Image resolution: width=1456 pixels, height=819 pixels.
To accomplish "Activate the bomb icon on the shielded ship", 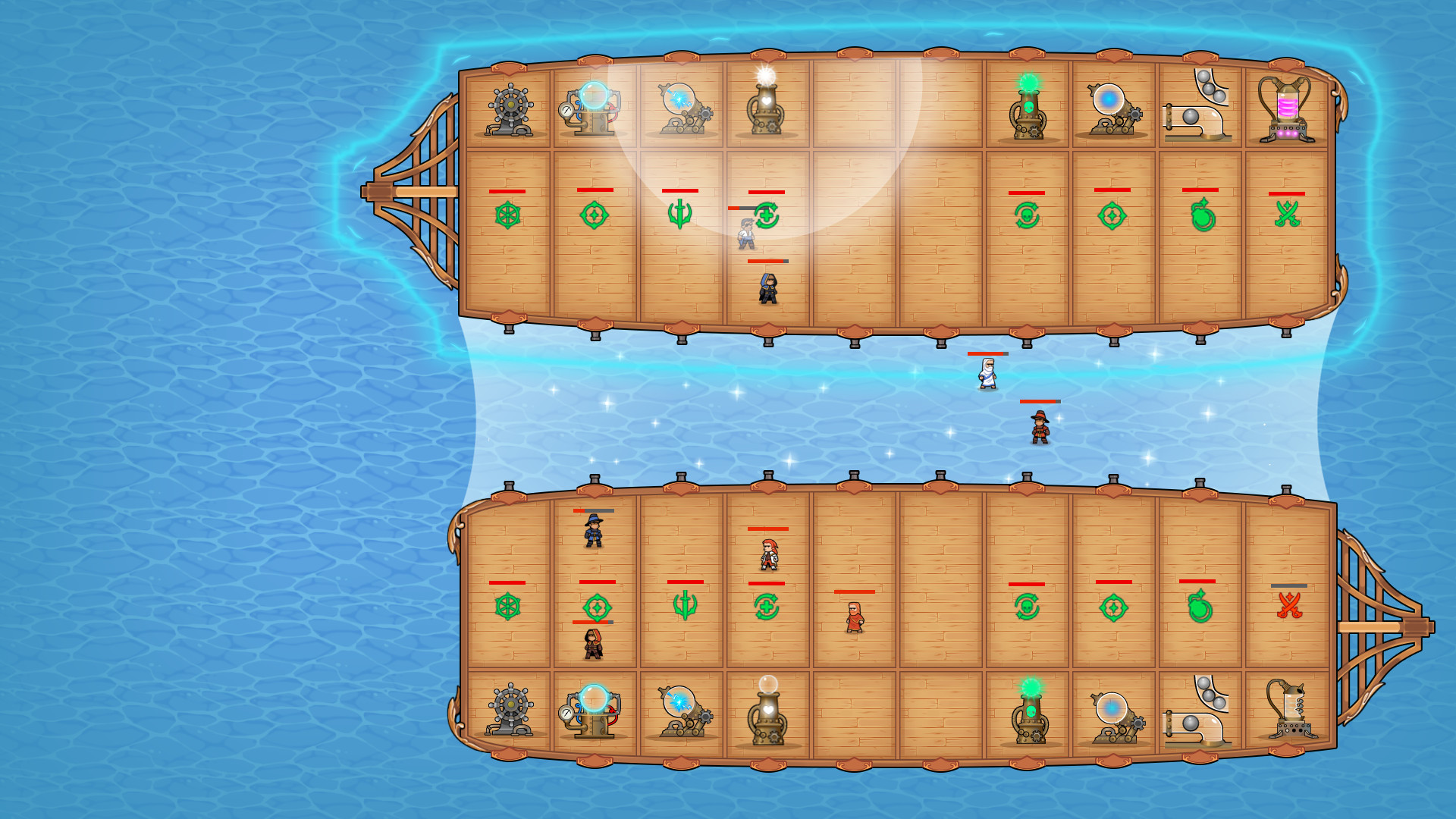I will tap(1202, 215).
